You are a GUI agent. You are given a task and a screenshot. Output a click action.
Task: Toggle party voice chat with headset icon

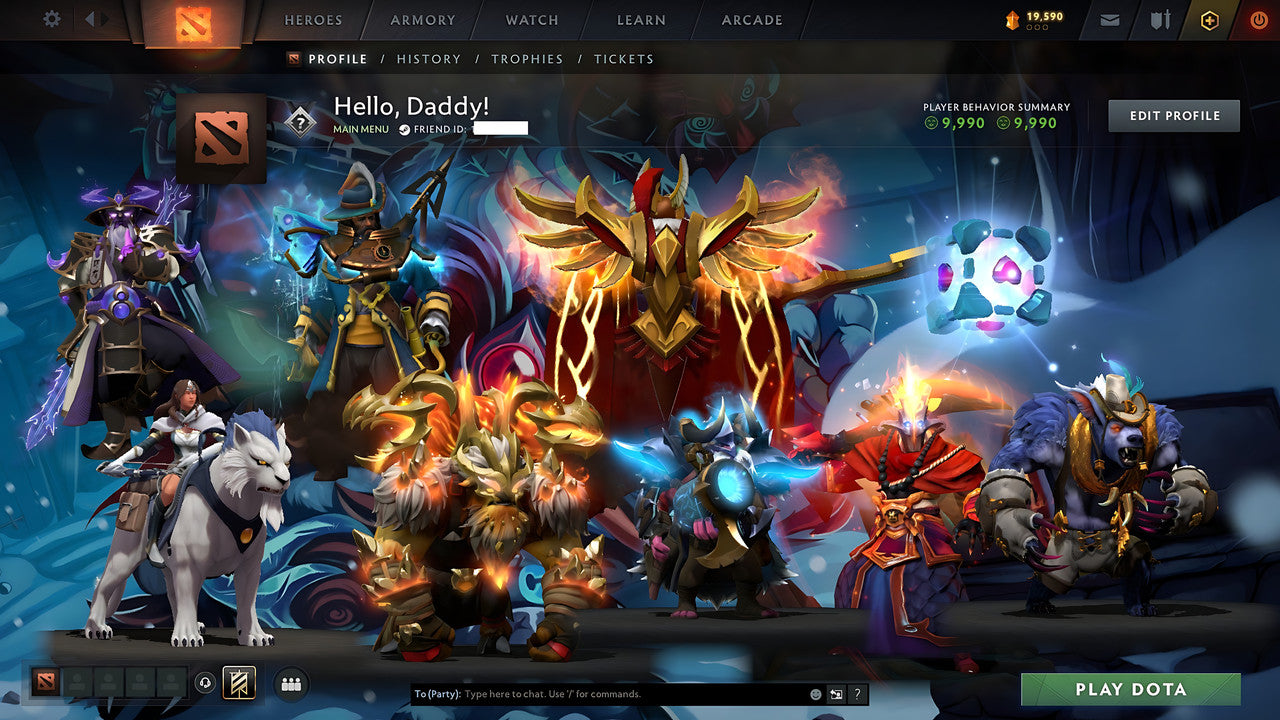click(204, 682)
